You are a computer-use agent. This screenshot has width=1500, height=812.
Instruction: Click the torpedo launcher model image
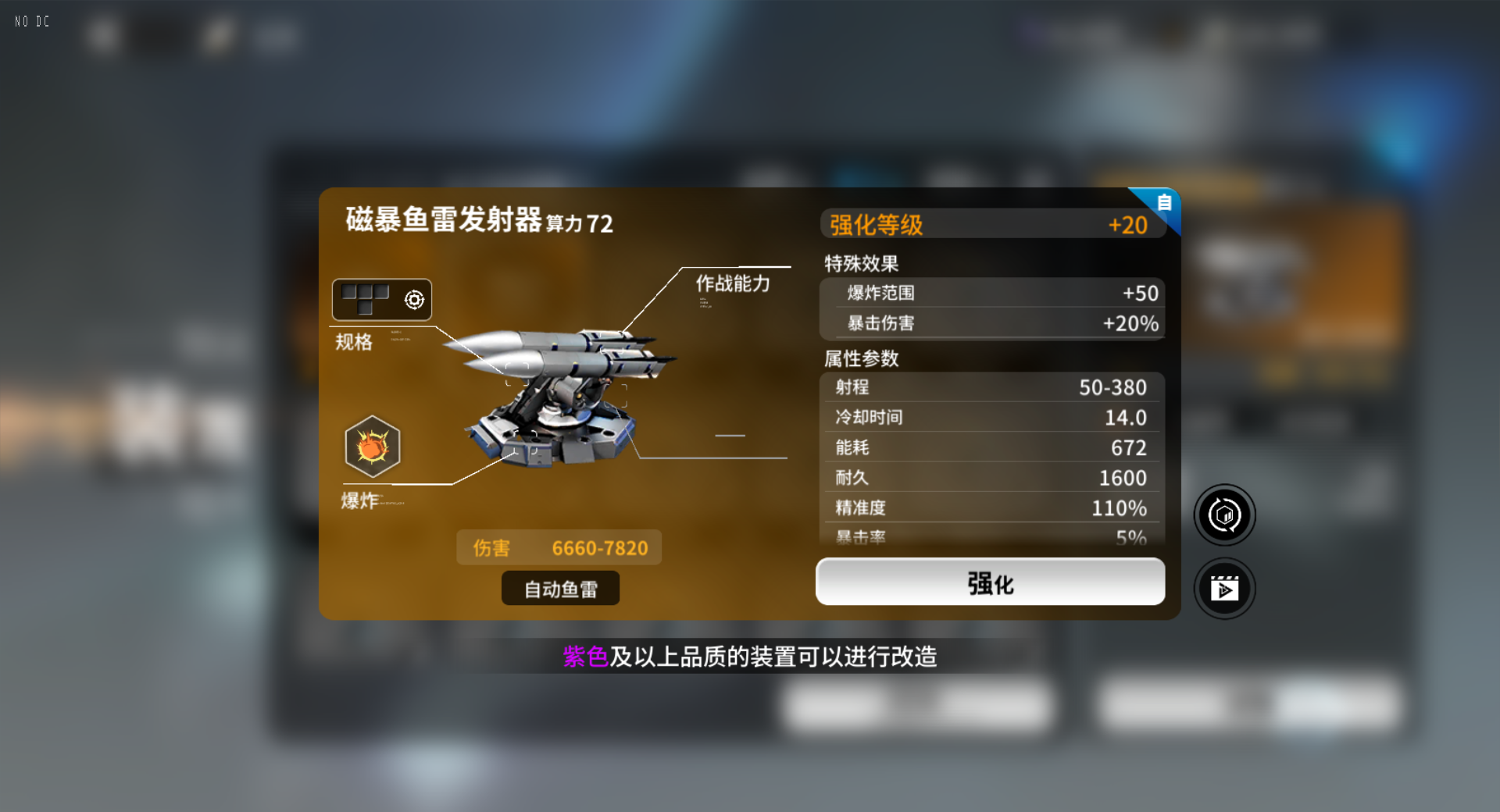(x=562, y=398)
